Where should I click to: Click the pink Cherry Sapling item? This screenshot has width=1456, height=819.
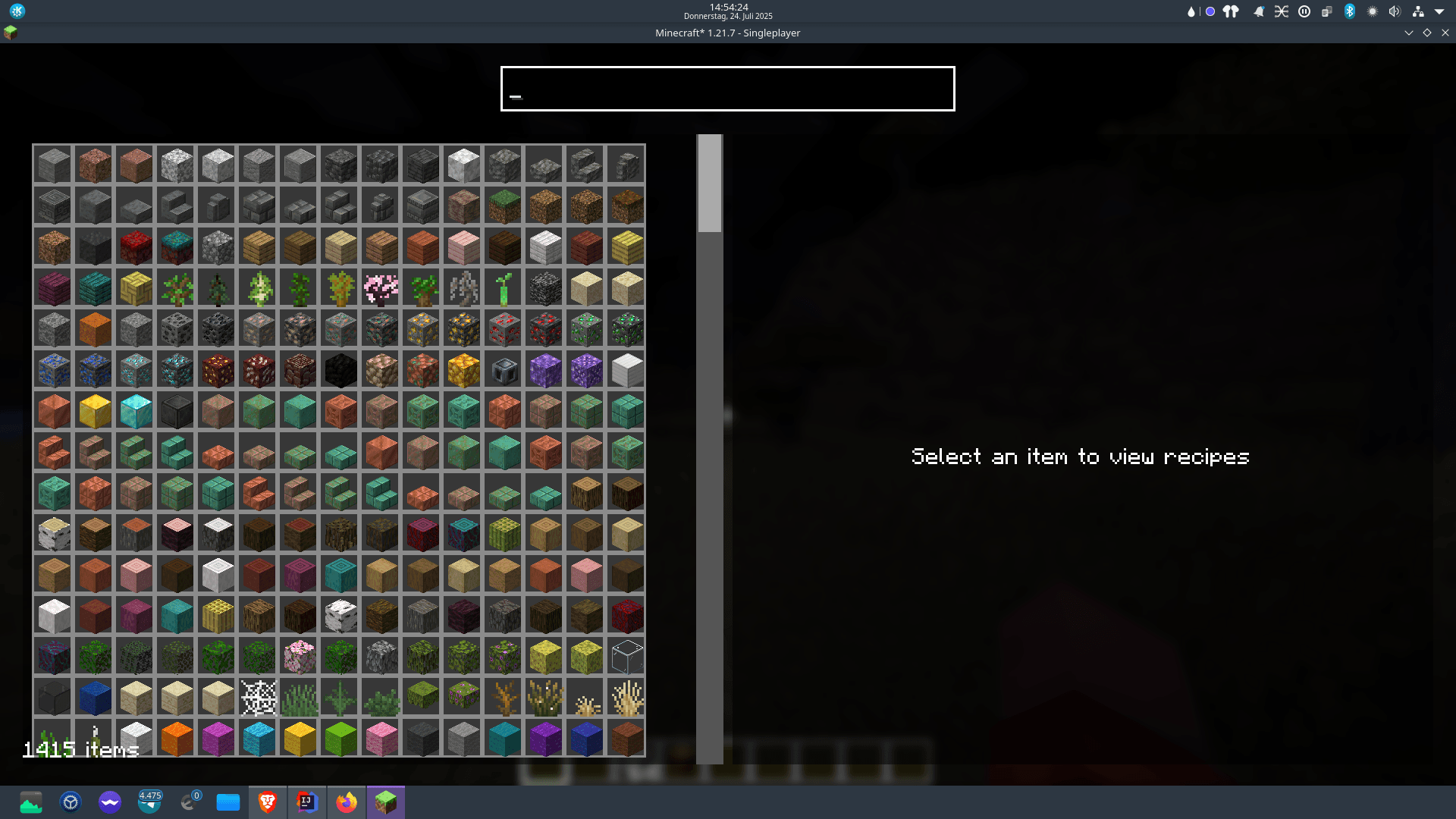coord(381,288)
